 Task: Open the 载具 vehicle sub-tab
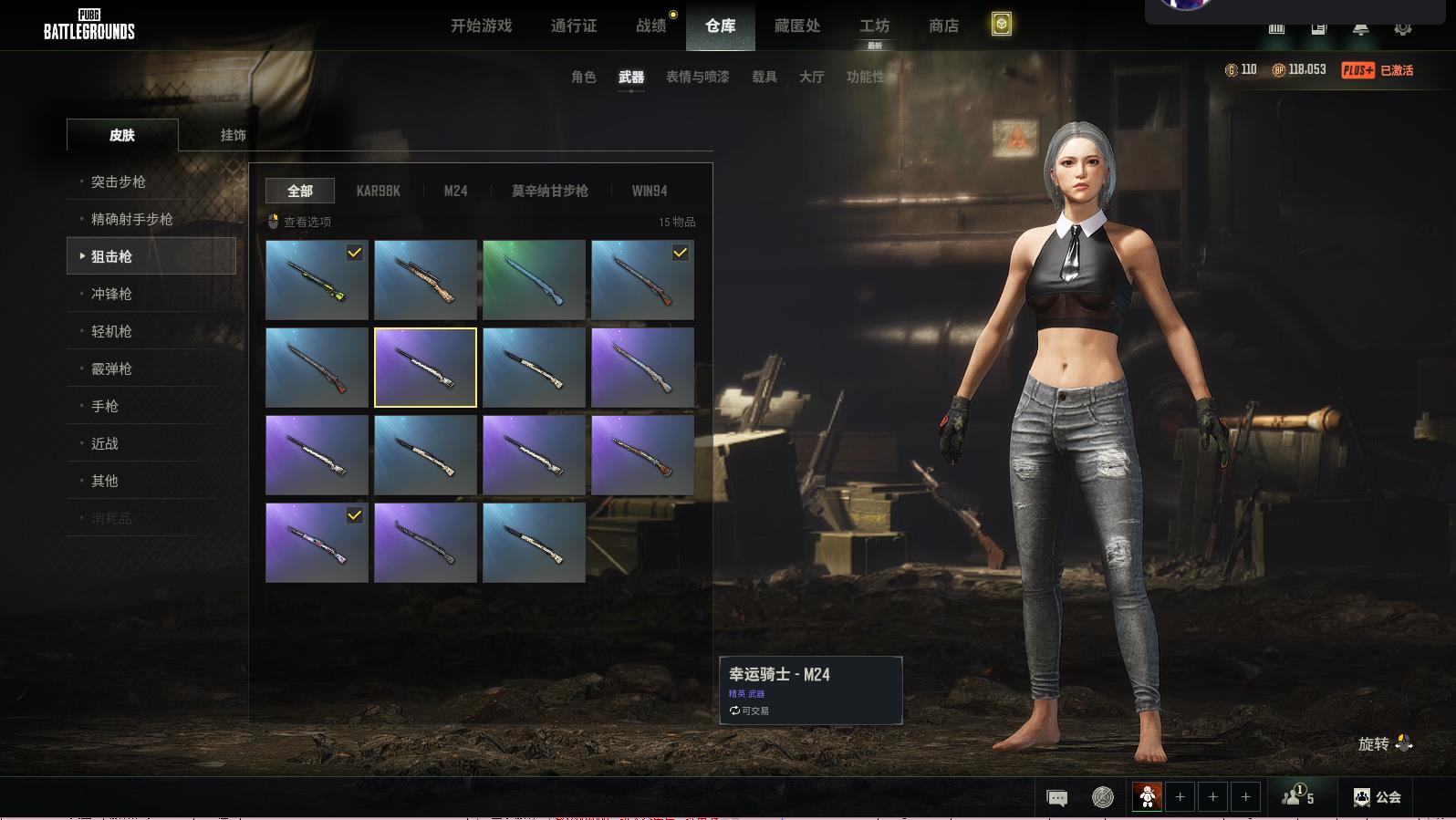pos(764,77)
